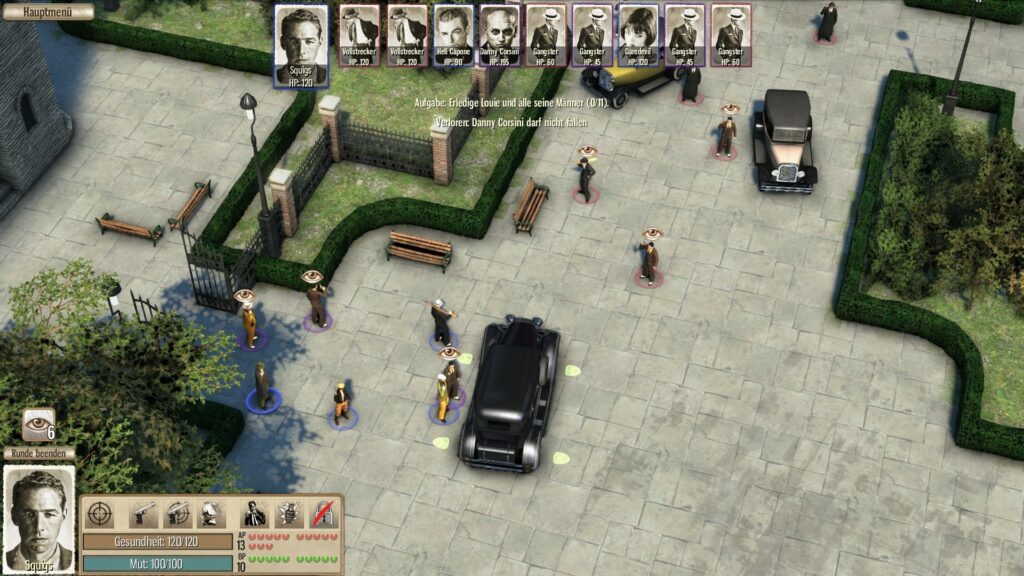Screen dimensions: 1024x576
Task: Select the crosshair target action
Action: [x=99, y=513]
